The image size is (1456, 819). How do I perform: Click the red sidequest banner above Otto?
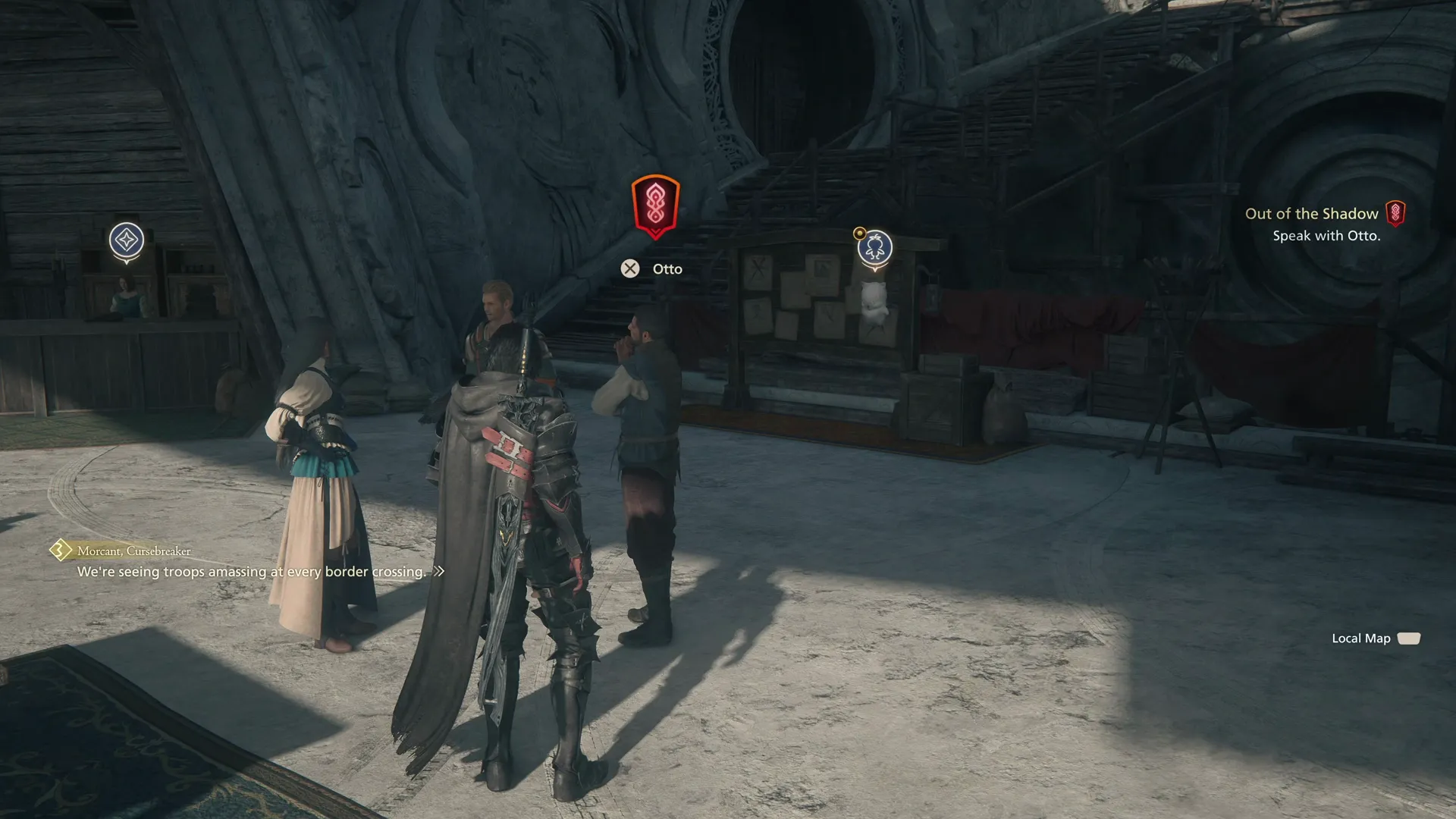coord(655,205)
